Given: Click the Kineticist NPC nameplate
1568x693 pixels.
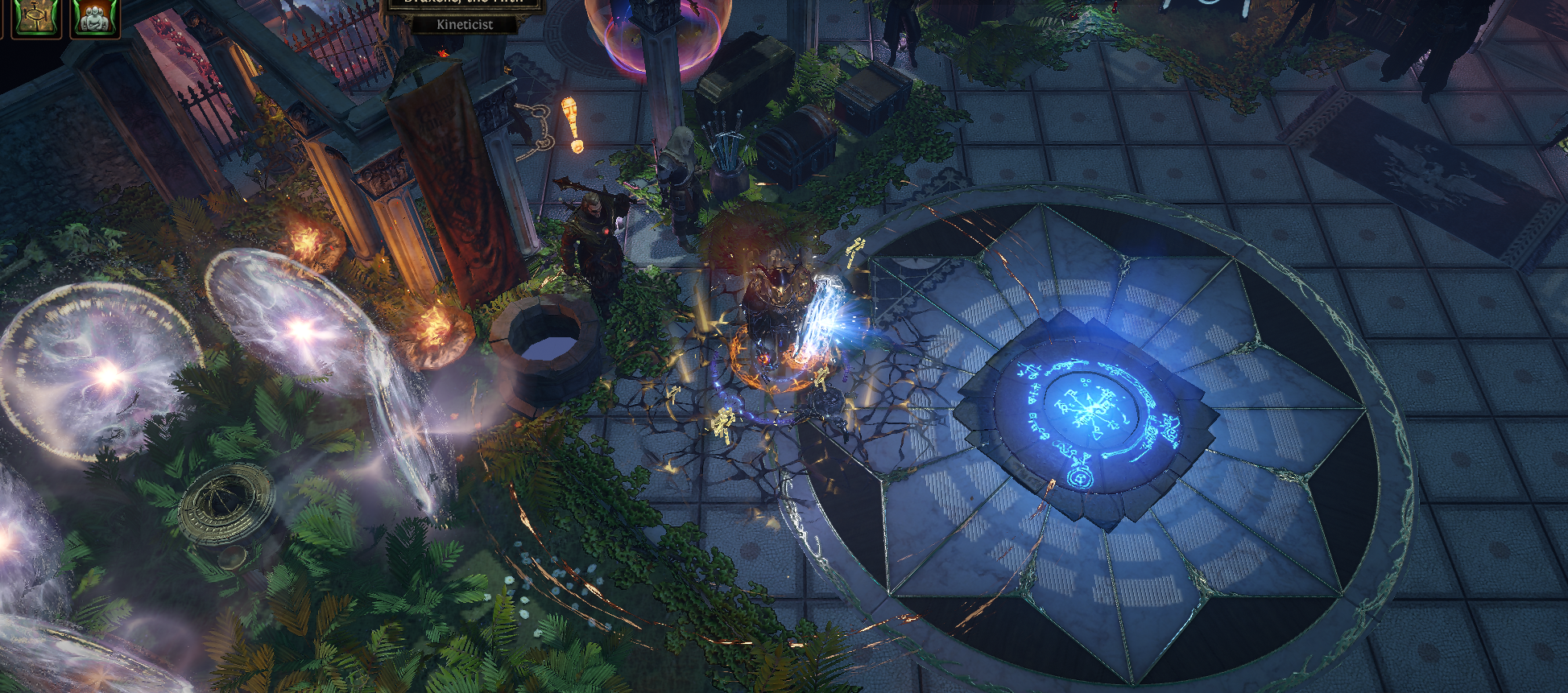Looking at the screenshot, I should click(x=464, y=24).
